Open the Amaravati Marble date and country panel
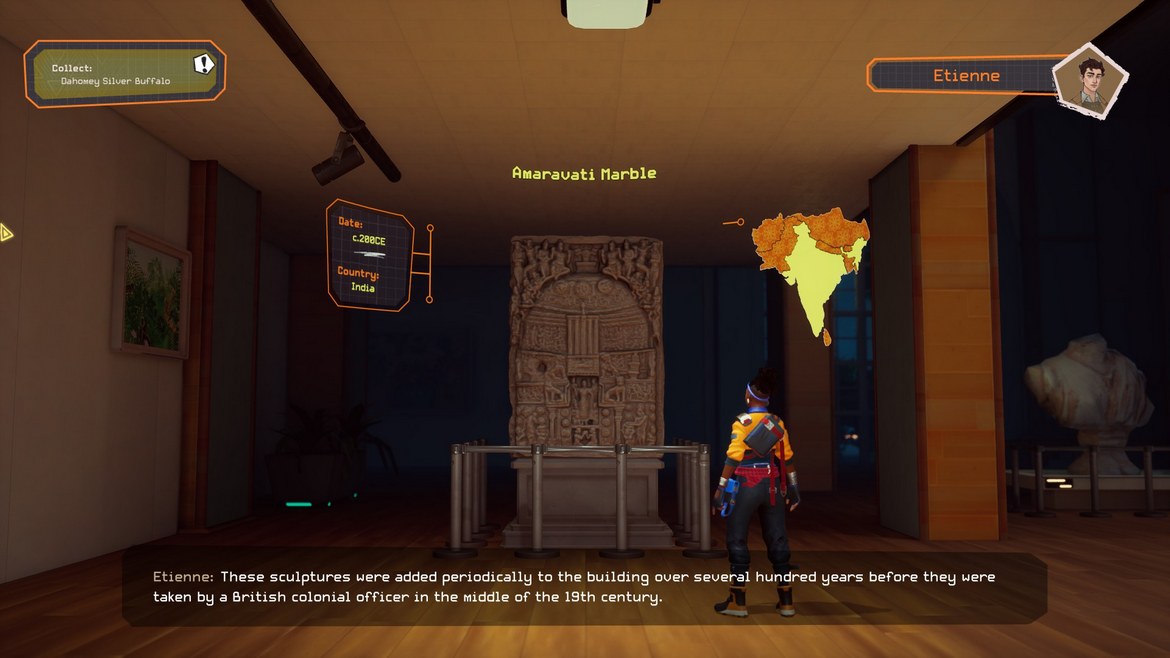The height and width of the screenshot is (658, 1170). 369,255
